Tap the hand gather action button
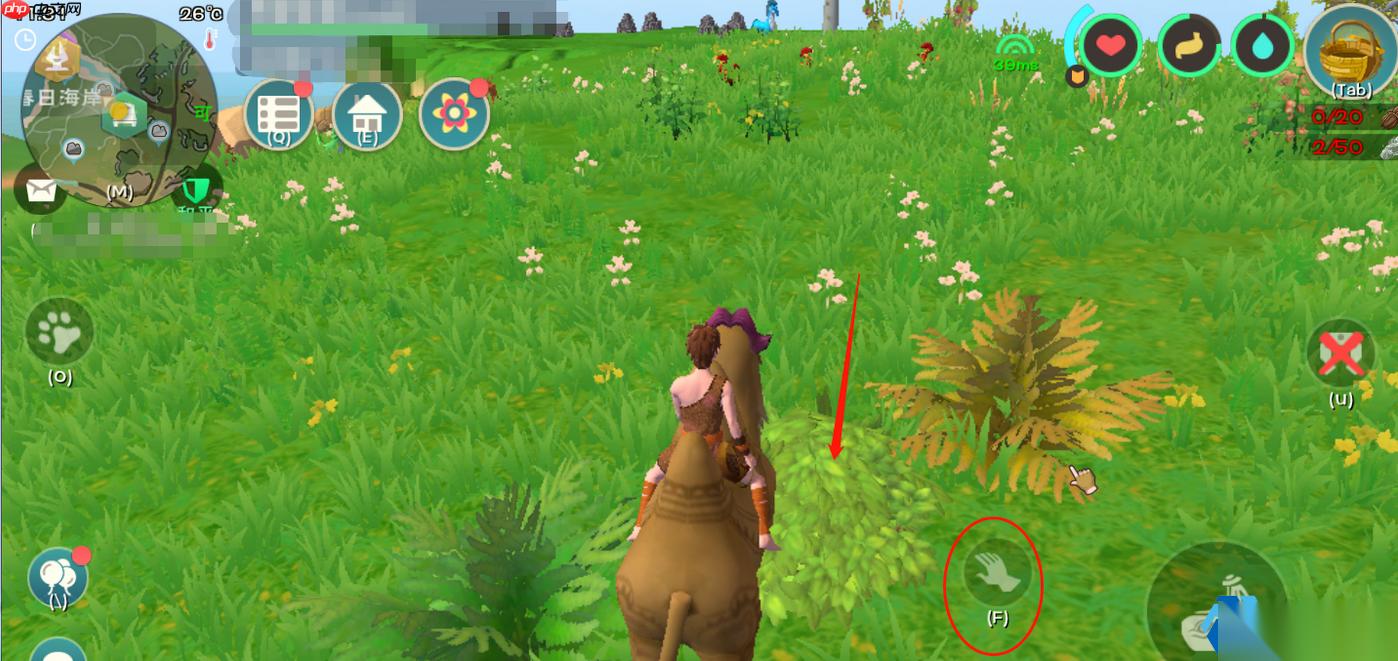 pos(995,573)
